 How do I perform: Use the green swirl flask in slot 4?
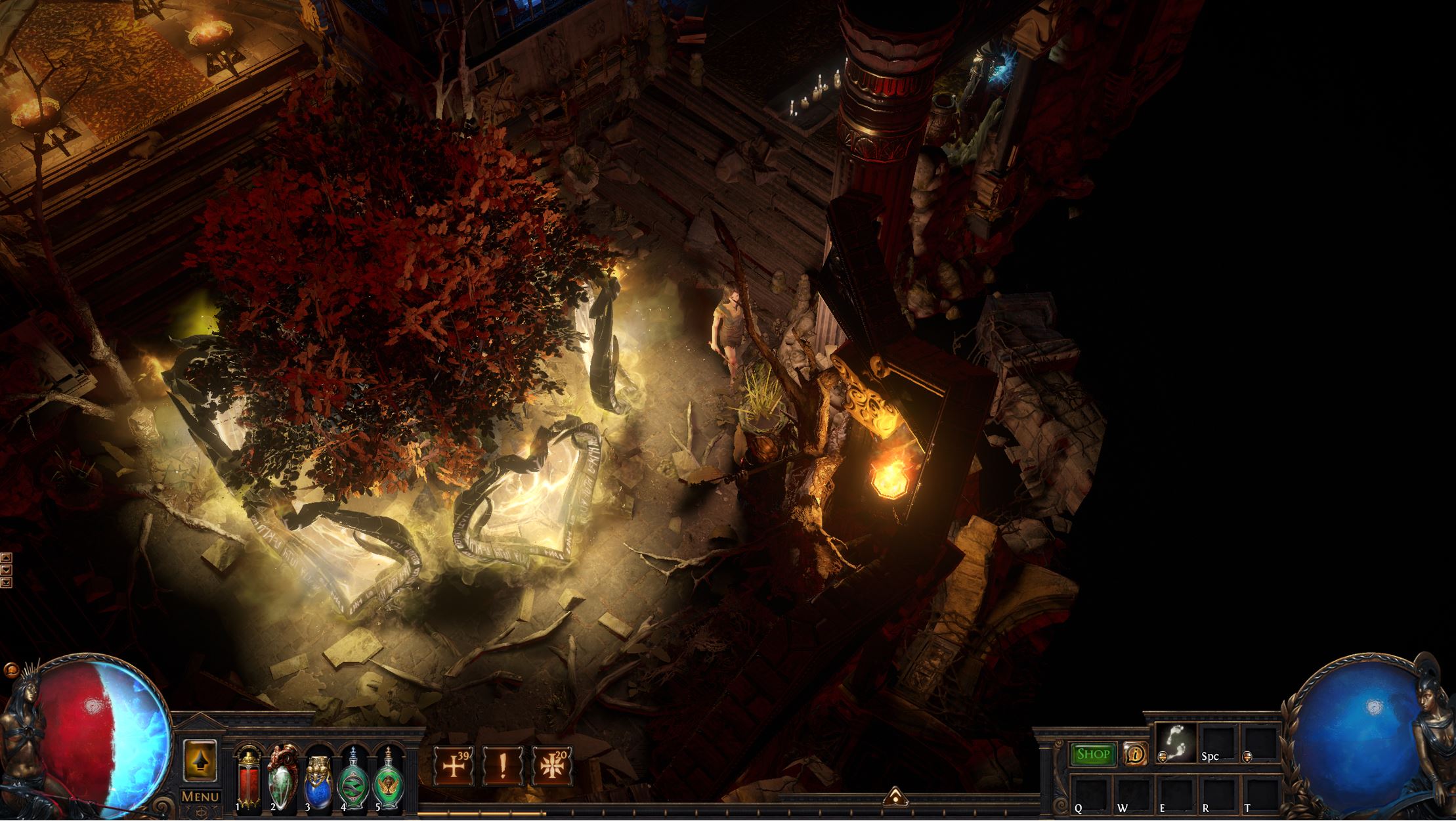click(x=353, y=779)
